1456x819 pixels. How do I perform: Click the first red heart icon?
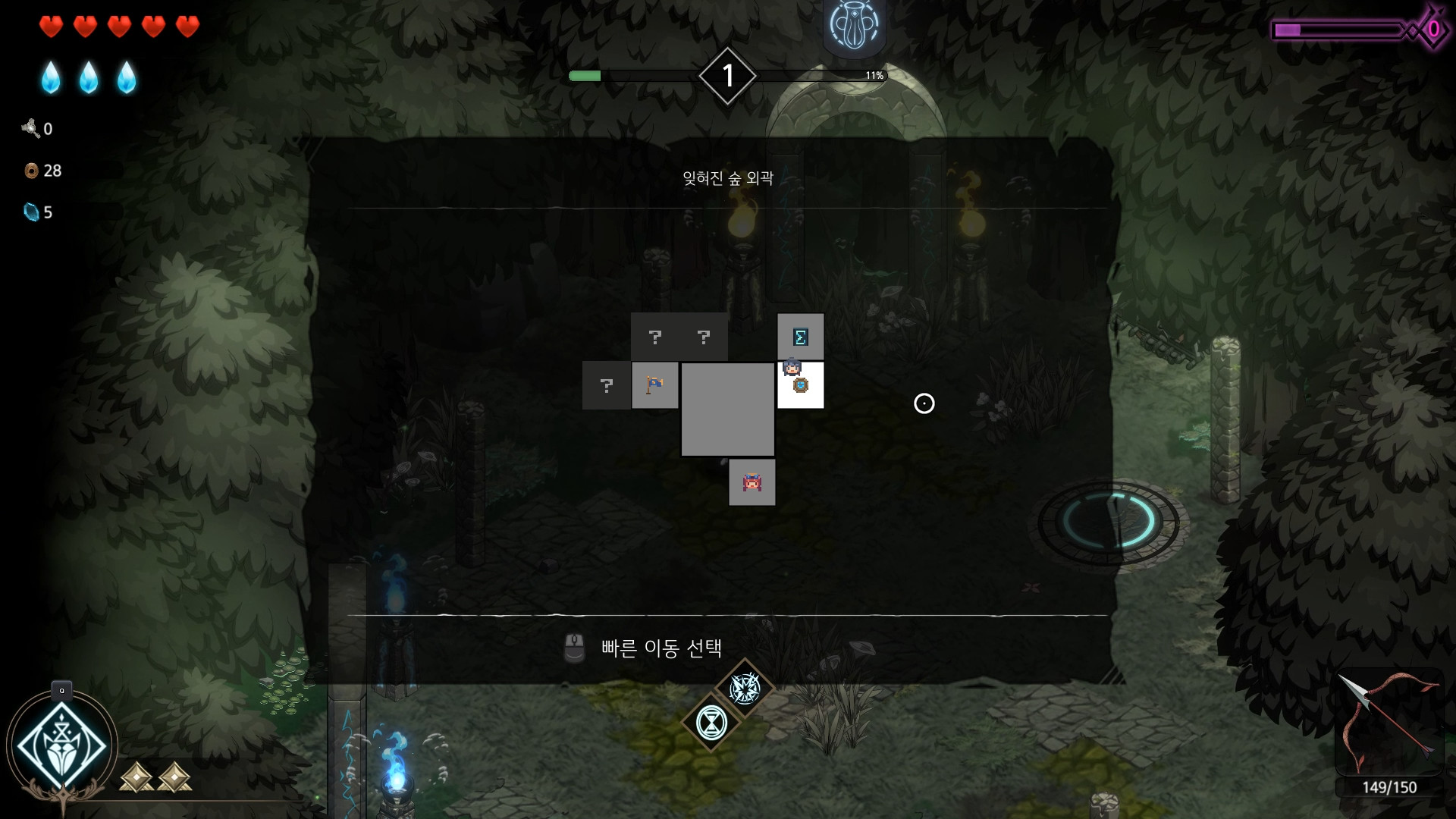[50, 25]
